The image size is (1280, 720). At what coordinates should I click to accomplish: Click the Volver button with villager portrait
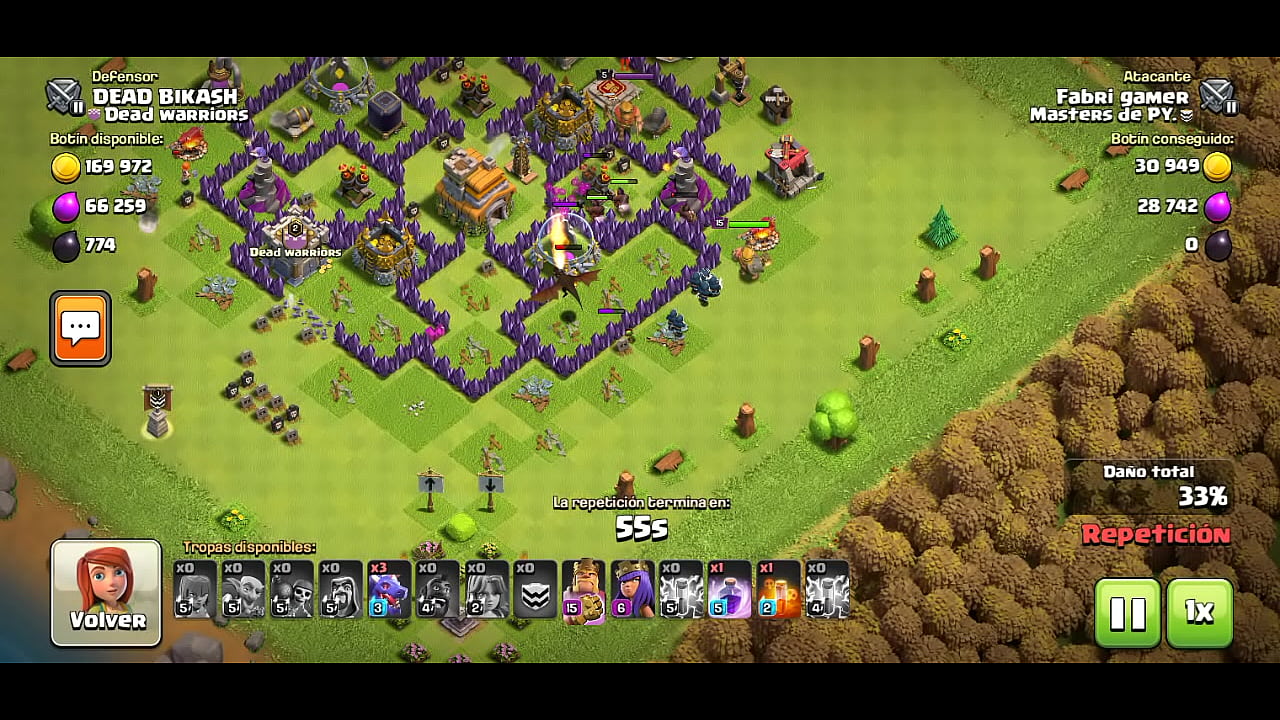coord(106,592)
